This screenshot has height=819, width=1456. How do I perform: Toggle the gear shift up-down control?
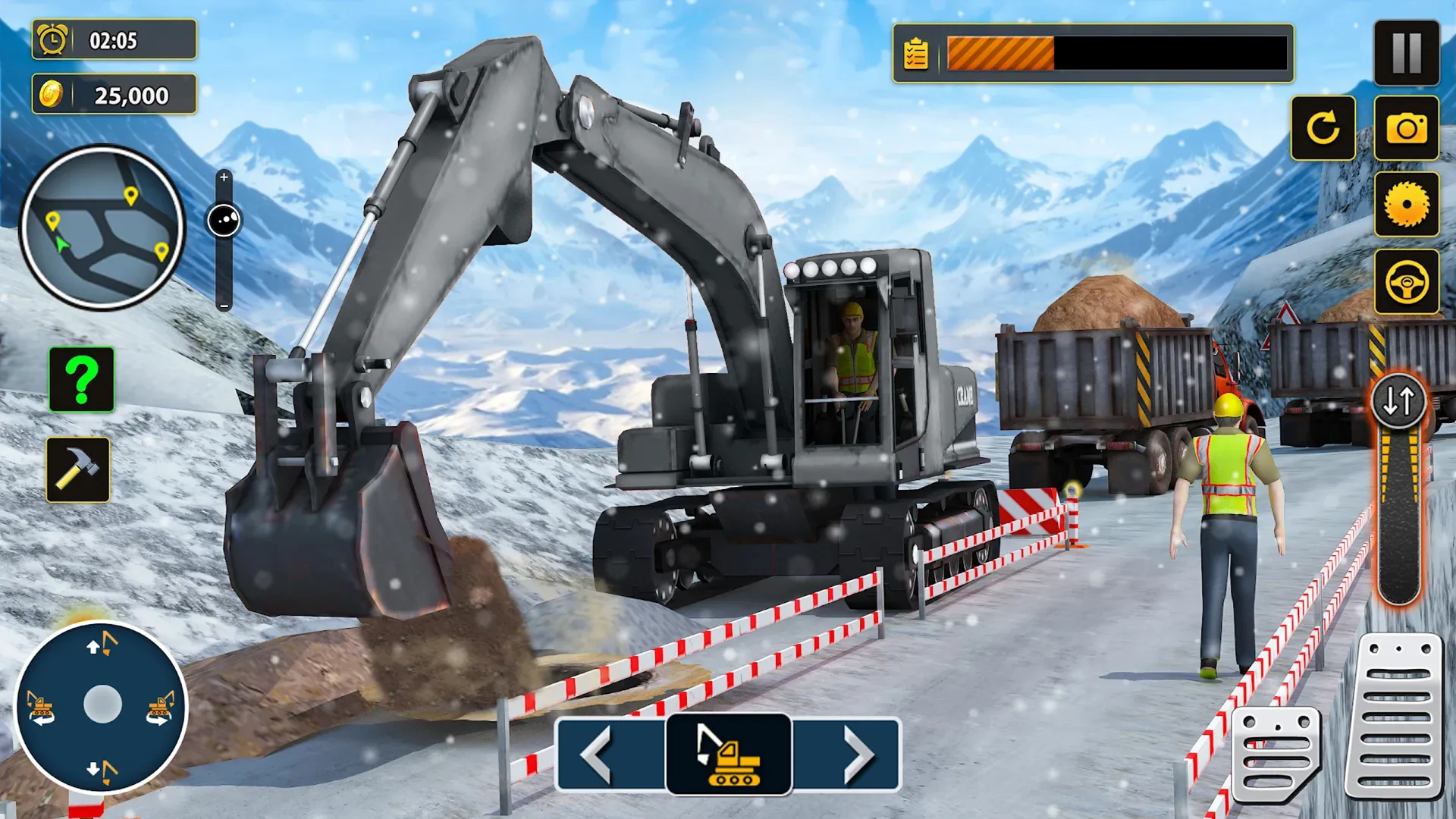[x=1400, y=400]
